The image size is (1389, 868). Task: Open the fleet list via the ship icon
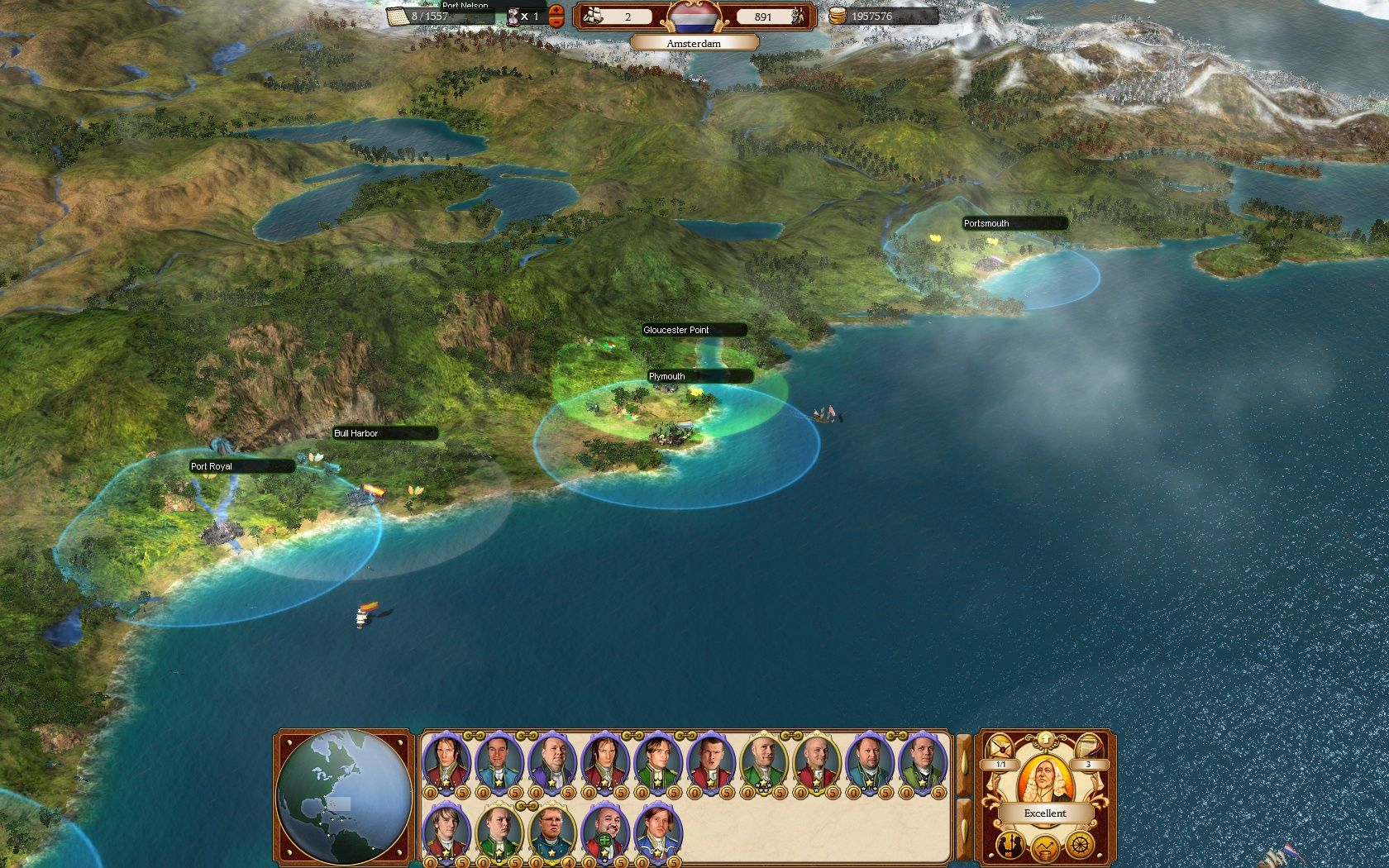[594, 16]
